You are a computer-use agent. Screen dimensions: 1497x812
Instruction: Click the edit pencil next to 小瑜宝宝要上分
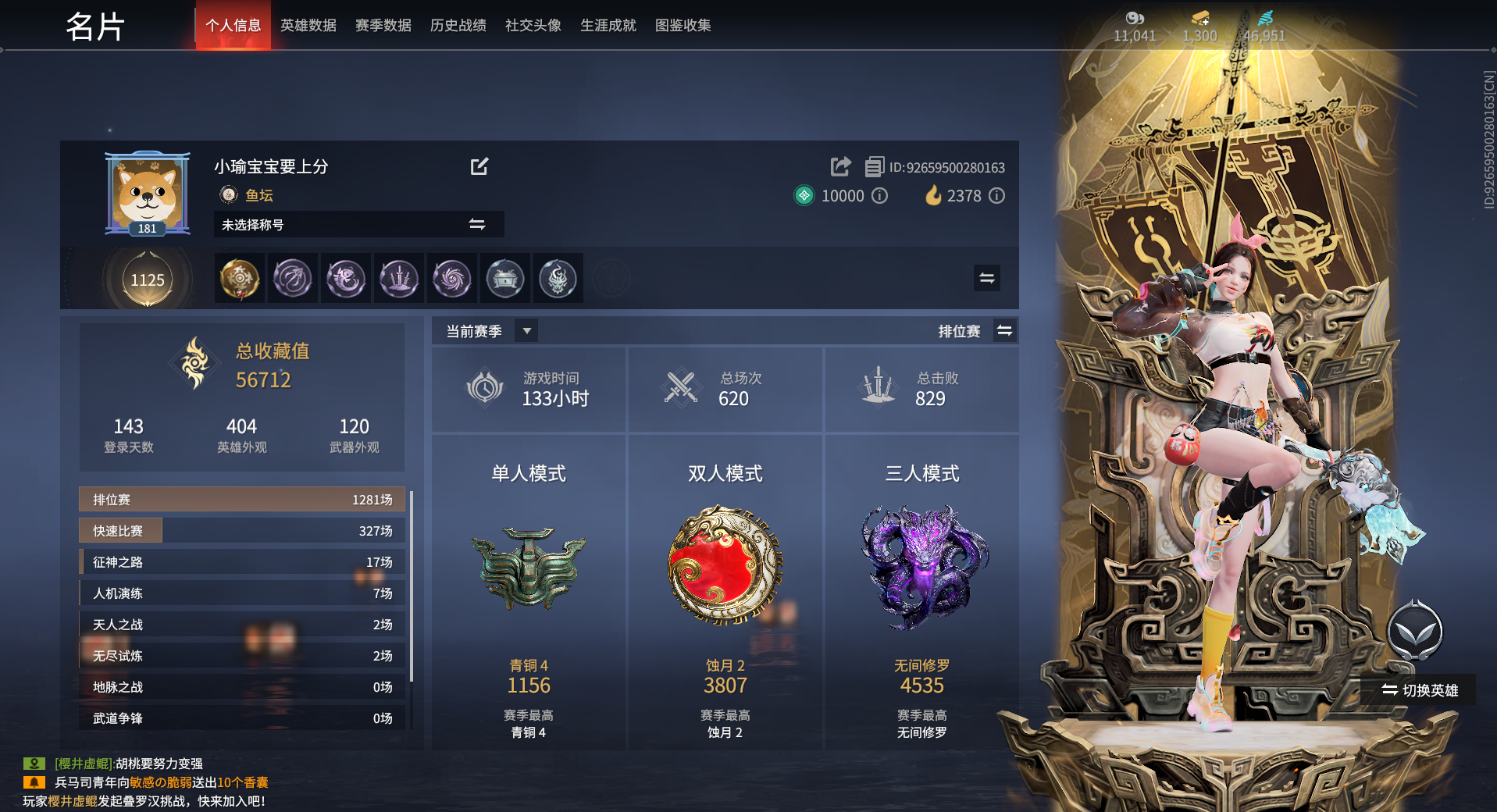pos(480,166)
